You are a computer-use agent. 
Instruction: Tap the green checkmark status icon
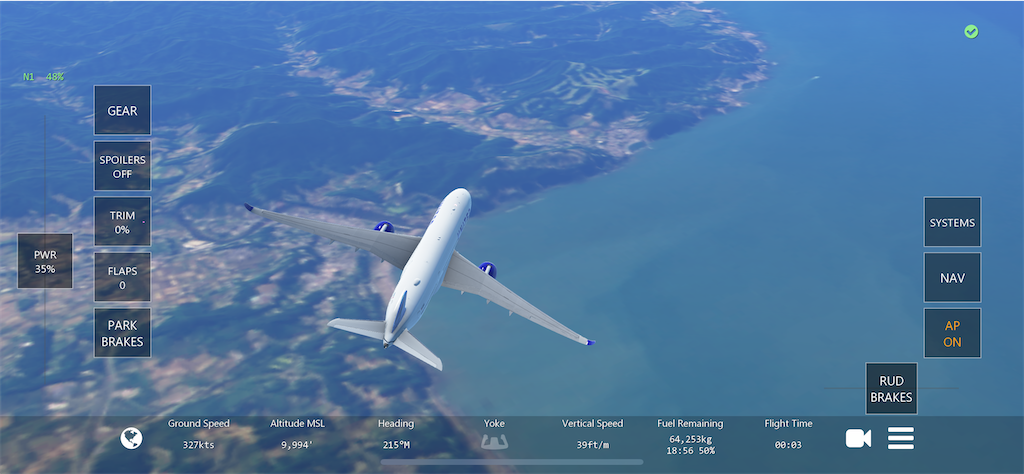971,32
